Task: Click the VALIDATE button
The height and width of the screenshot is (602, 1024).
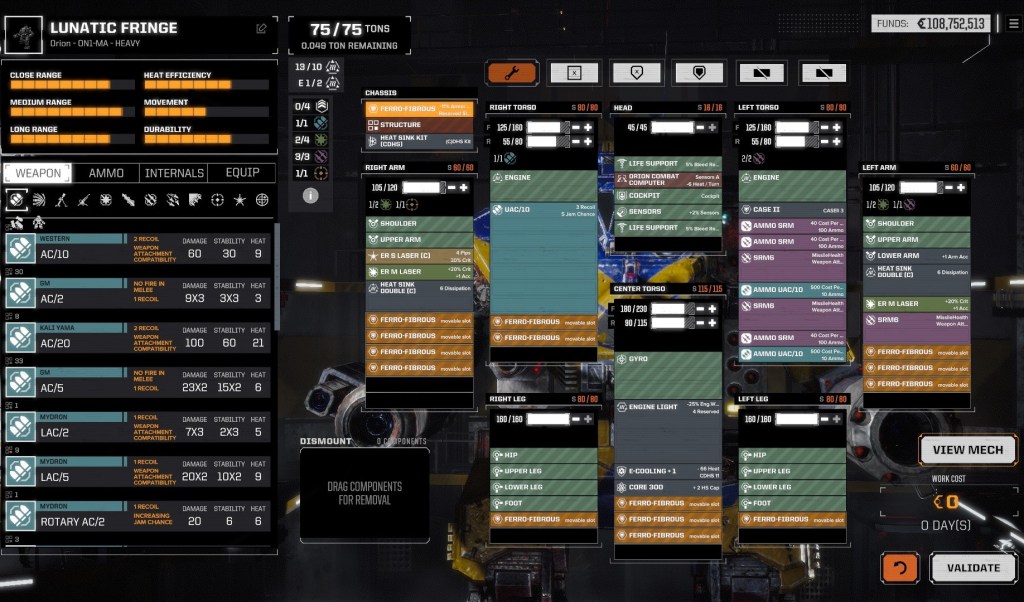Action: point(973,567)
